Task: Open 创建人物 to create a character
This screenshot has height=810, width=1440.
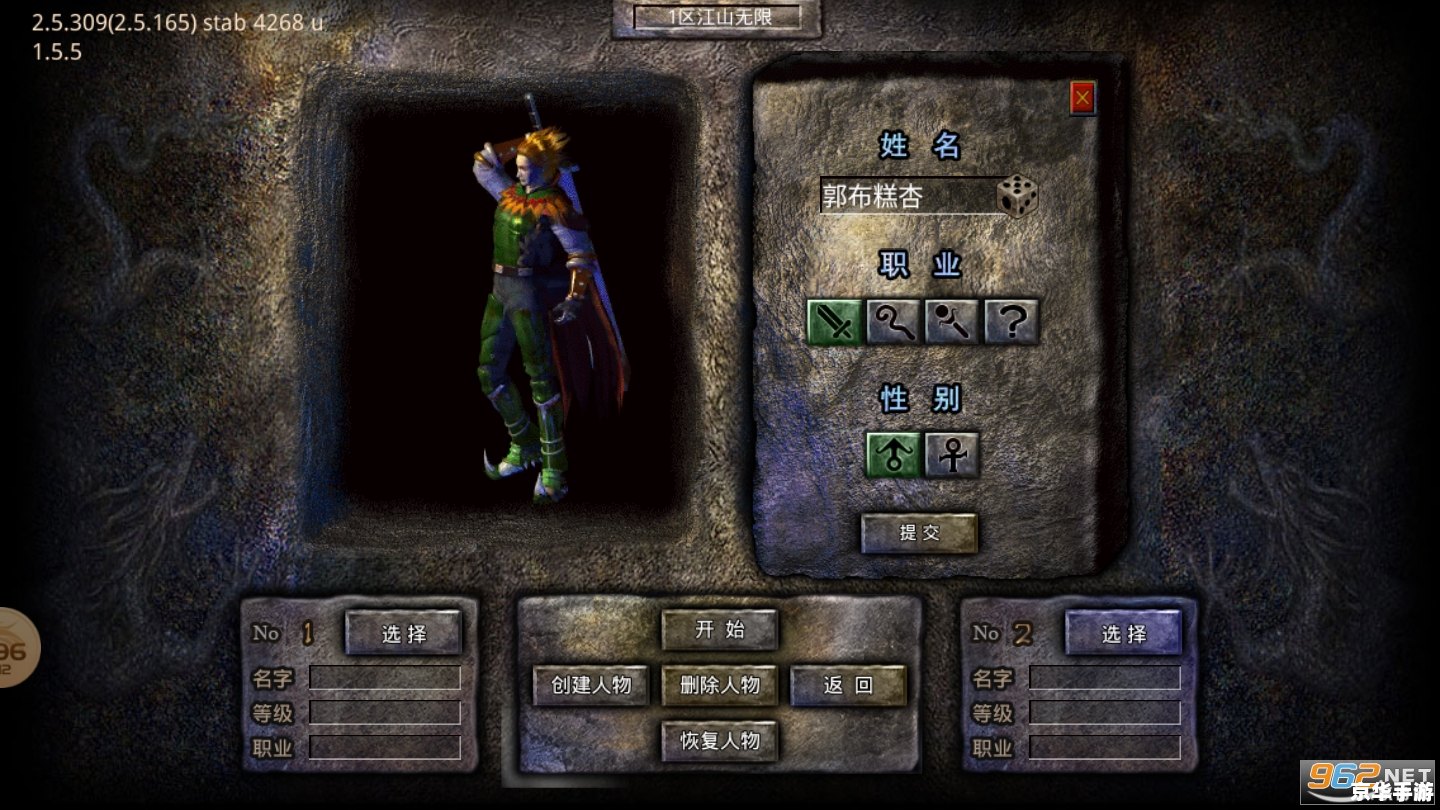Action: click(591, 685)
